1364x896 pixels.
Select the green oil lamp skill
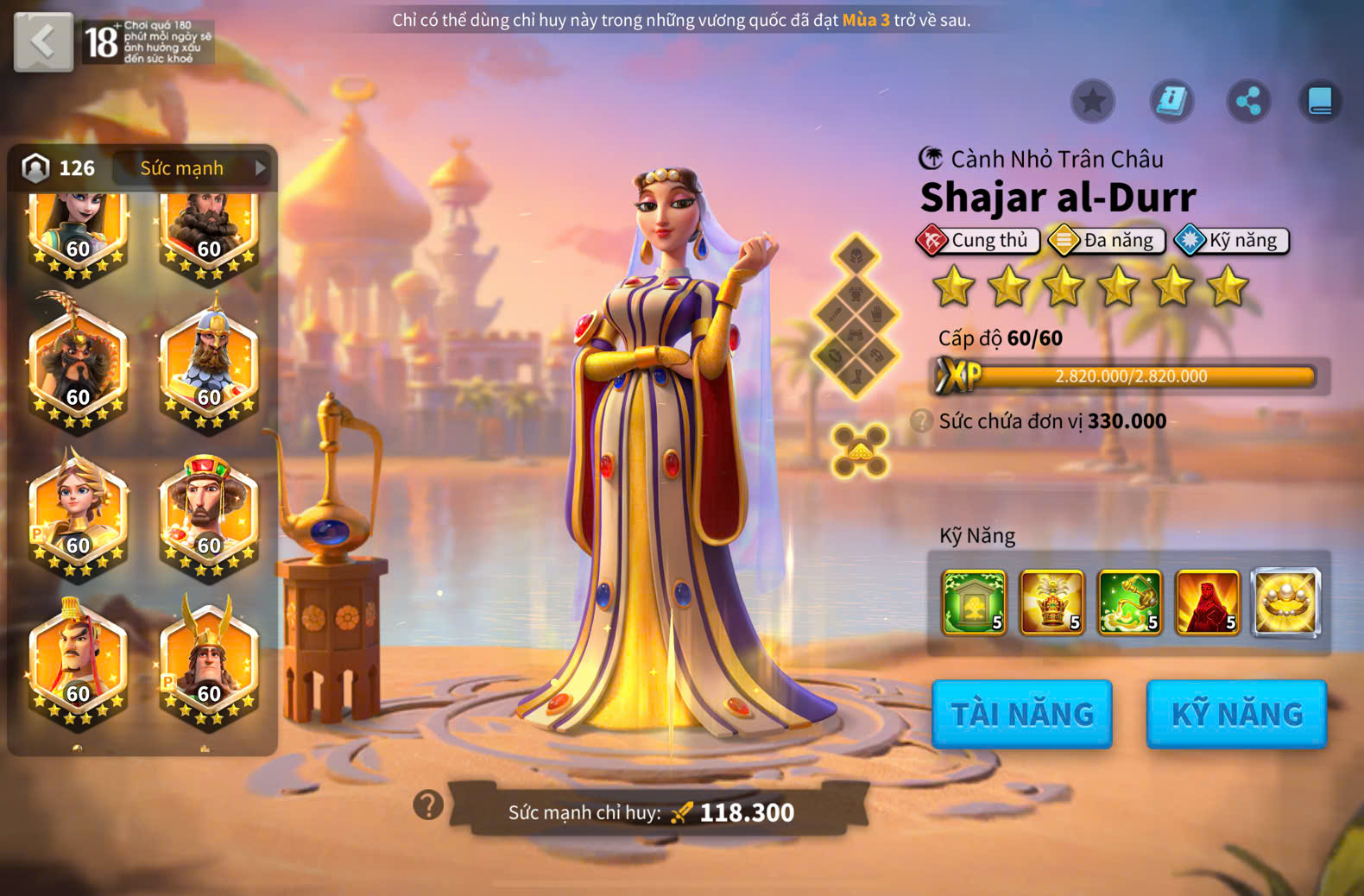(x=1129, y=603)
